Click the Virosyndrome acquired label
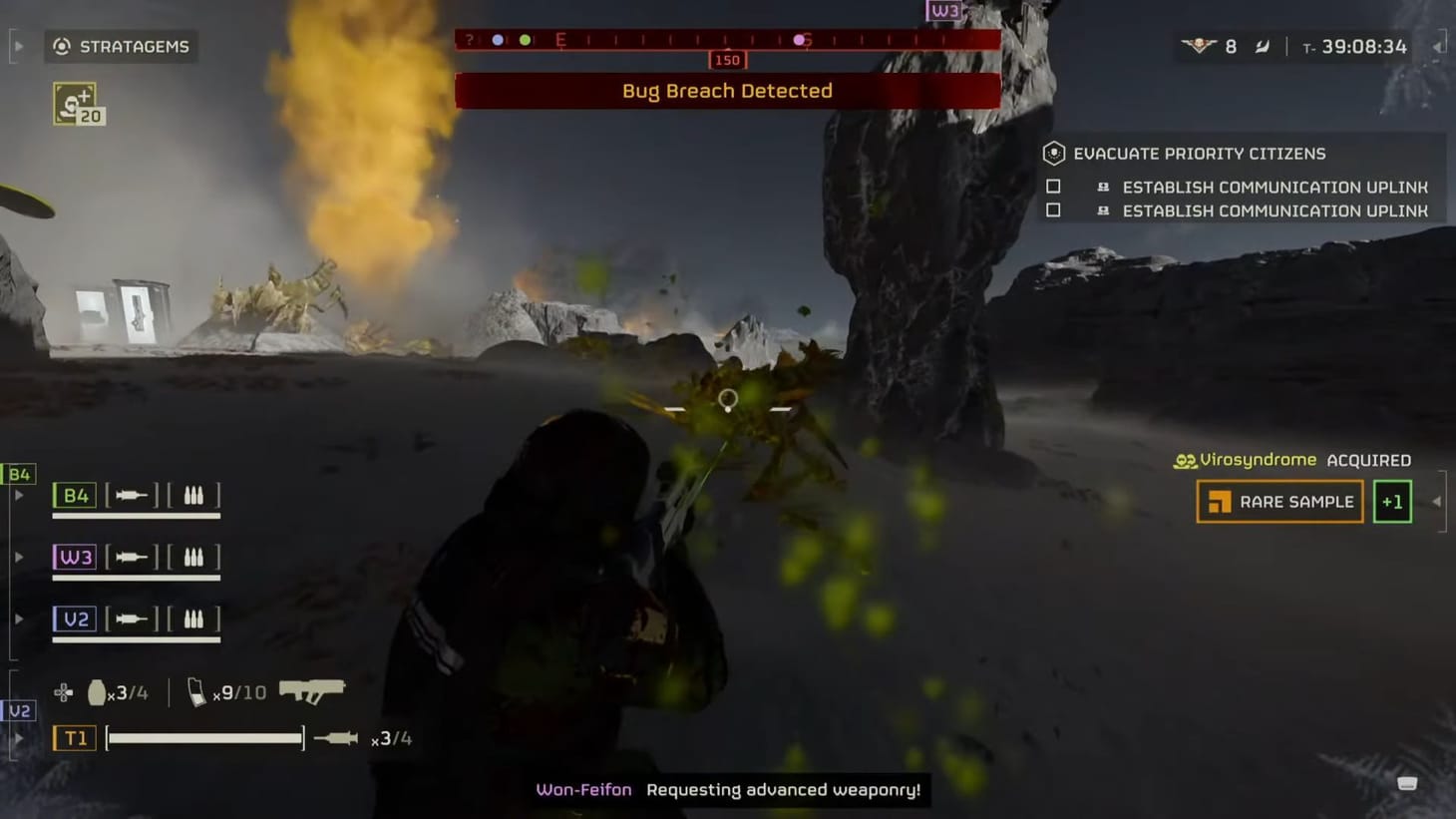The image size is (1456, 819). click(1248, 460)
